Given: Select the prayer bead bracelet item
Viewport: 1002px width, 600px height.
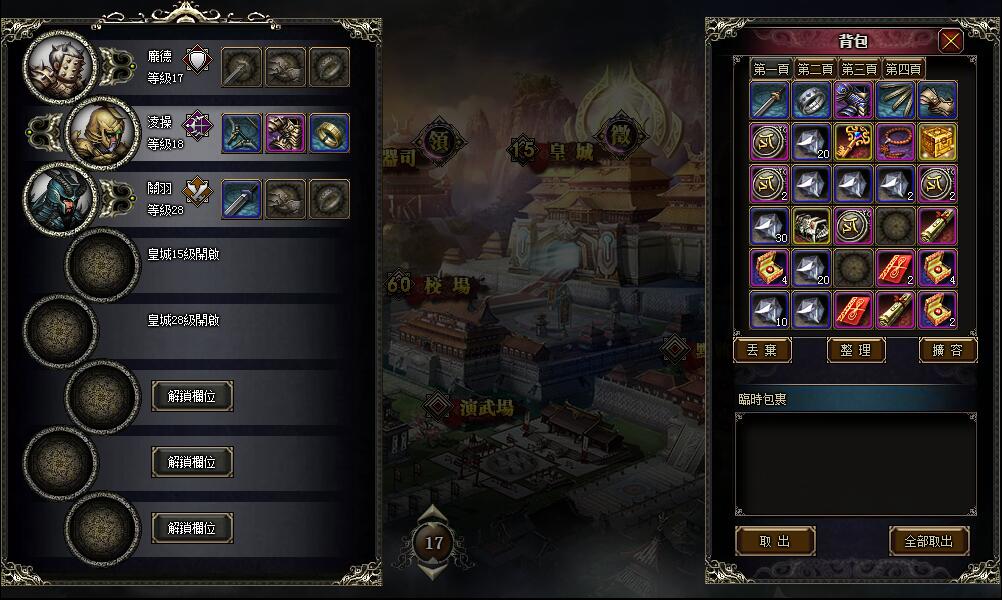Looking at the screenshot, I should 896,142.
